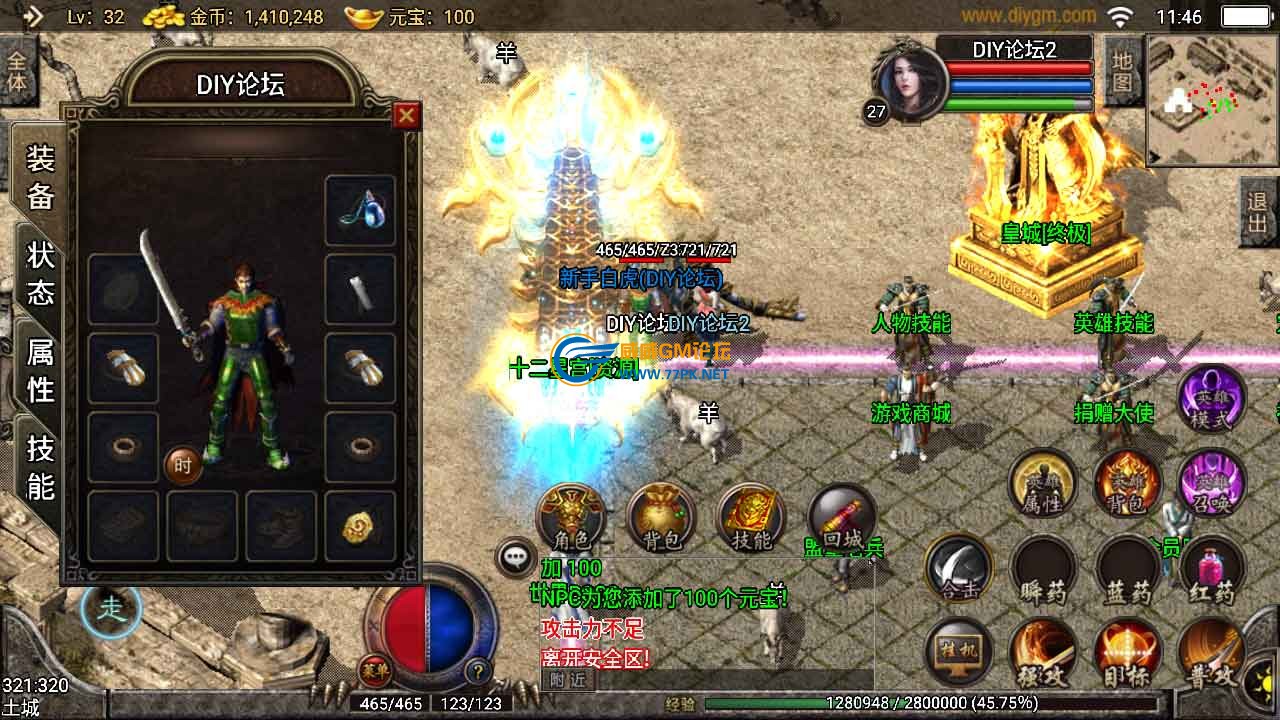
Task: Open the 地图 map button
Action: [1122, 72]
